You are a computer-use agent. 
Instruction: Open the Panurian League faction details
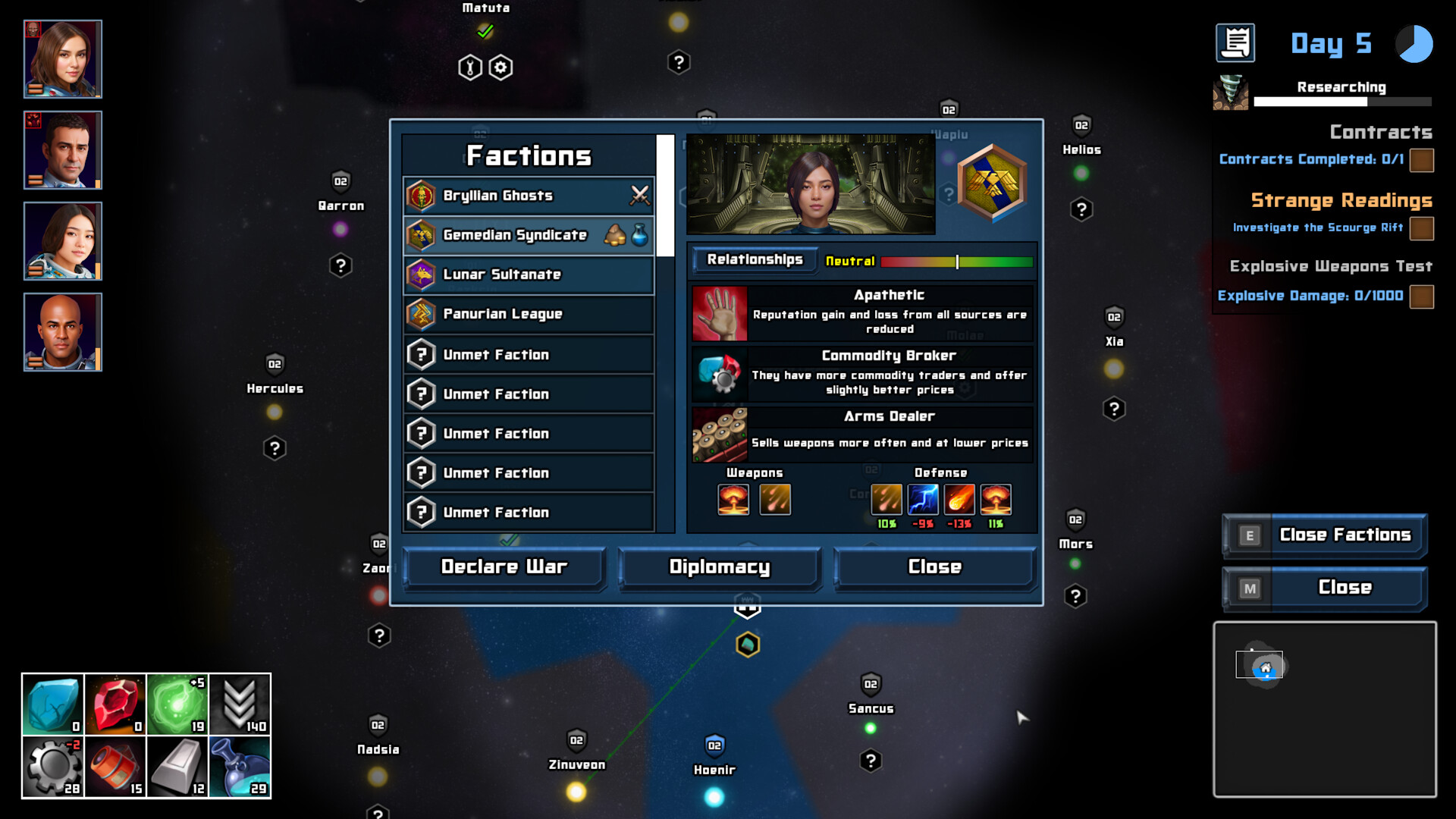[528, 314]
